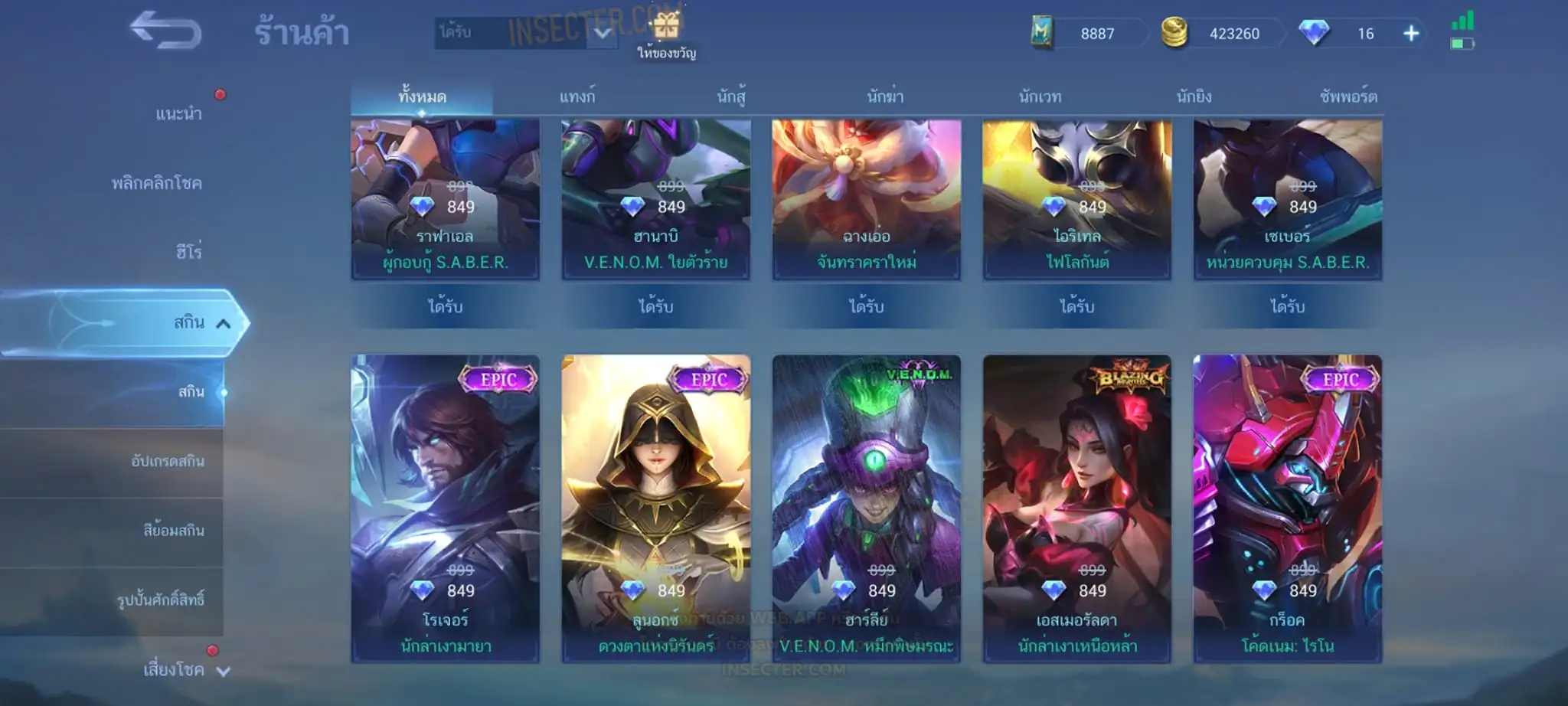Add diamonds with the plus button
1568x706 pixels.
tap(1411, 34)
